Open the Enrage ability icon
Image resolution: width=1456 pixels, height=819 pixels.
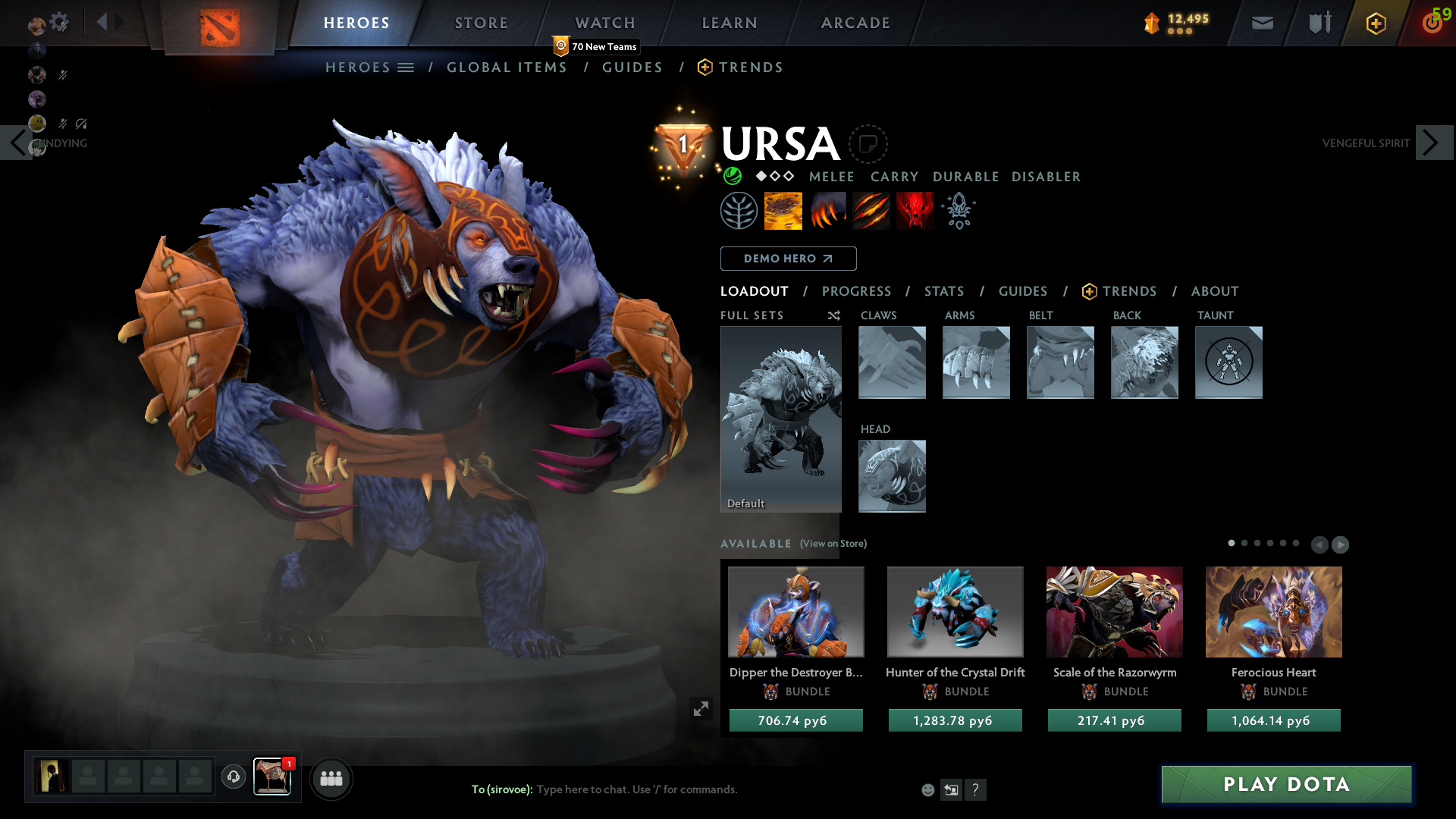915,210
